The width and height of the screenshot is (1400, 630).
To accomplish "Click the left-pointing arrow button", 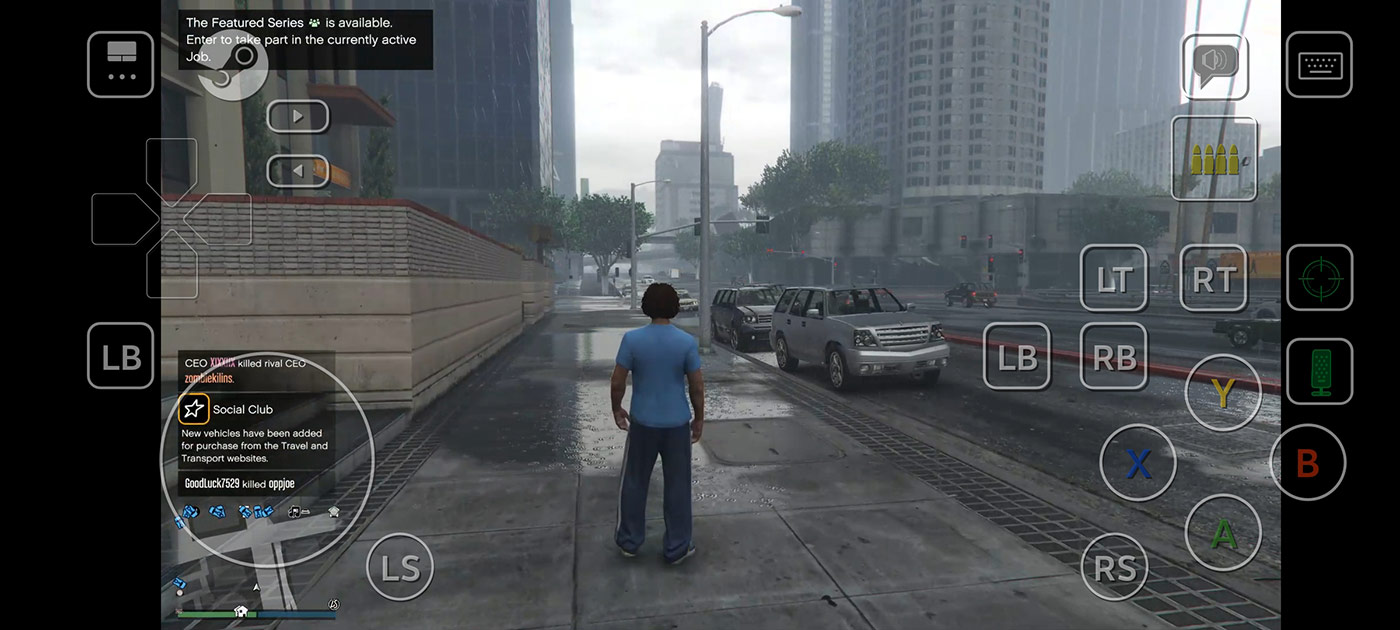I will 298,171.
